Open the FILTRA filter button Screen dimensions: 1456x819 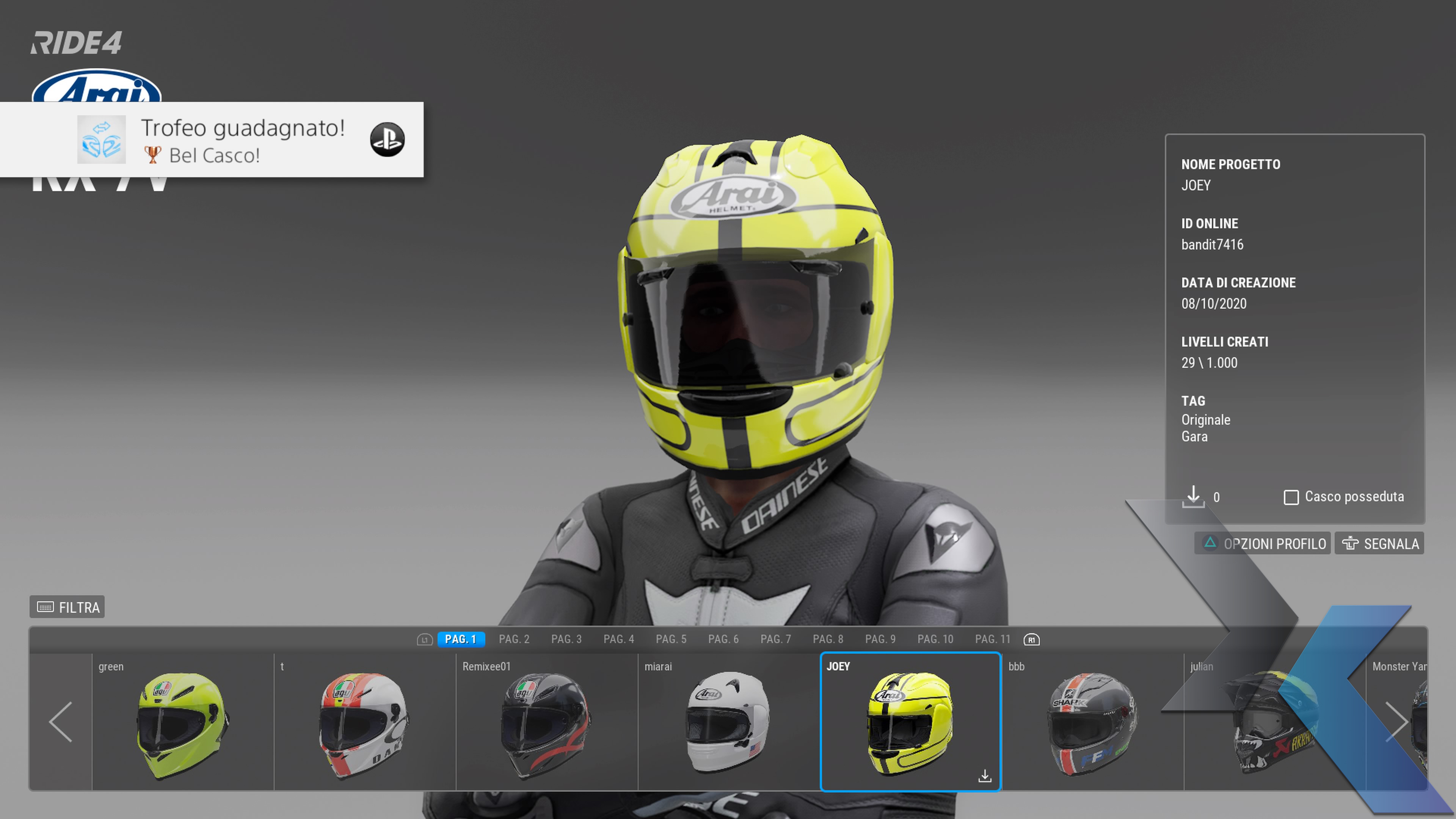tap(67, 607)
